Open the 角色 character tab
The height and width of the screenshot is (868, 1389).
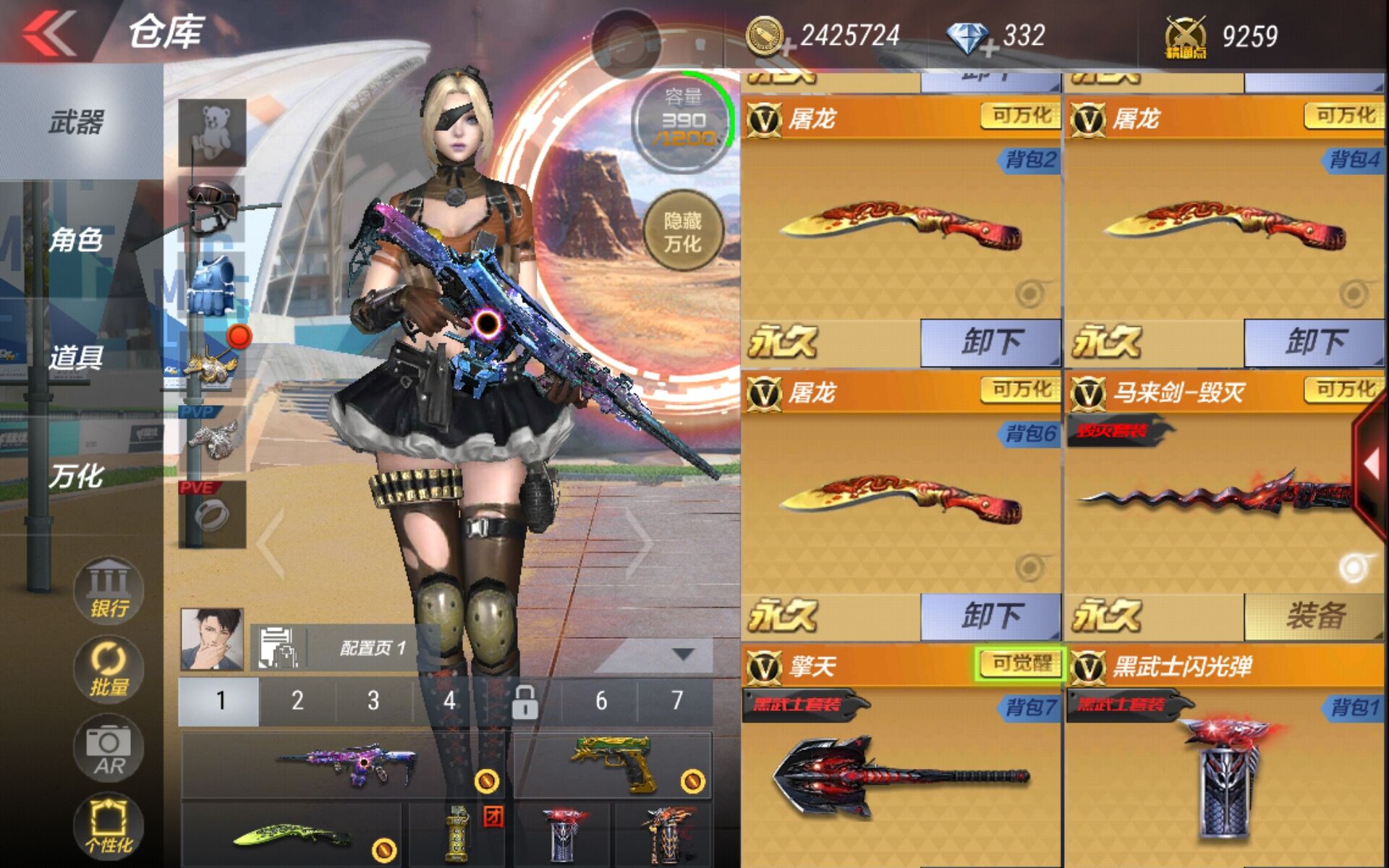click(x=76, y=239)
